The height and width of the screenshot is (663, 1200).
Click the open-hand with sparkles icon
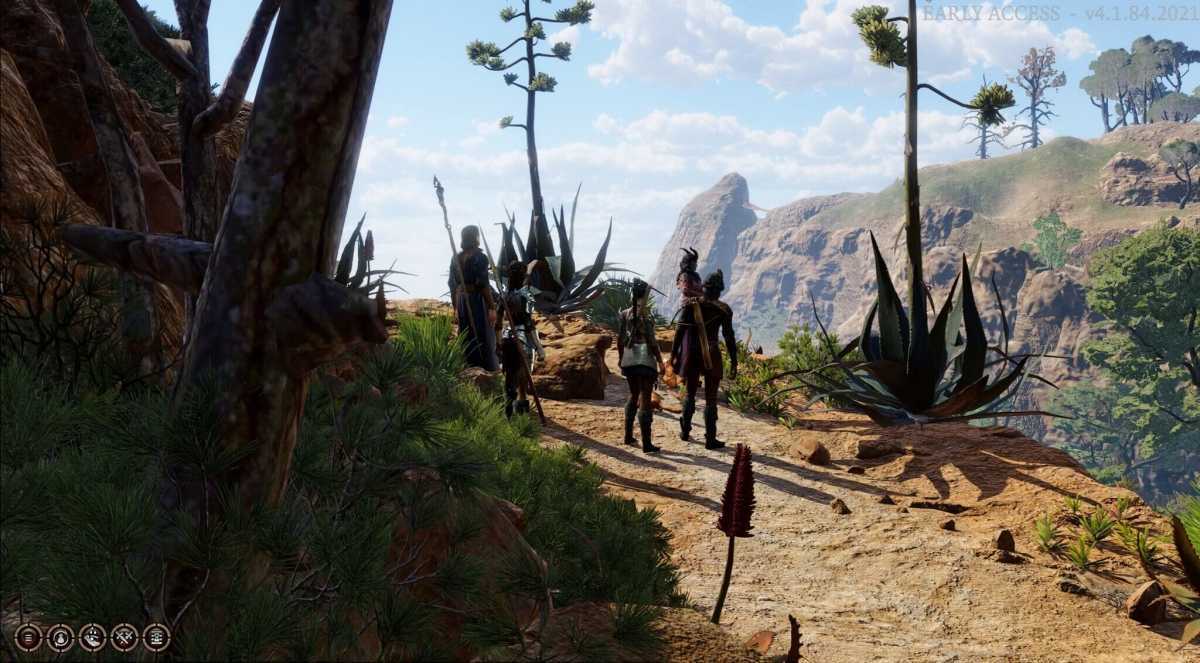(x=92, y=637)
